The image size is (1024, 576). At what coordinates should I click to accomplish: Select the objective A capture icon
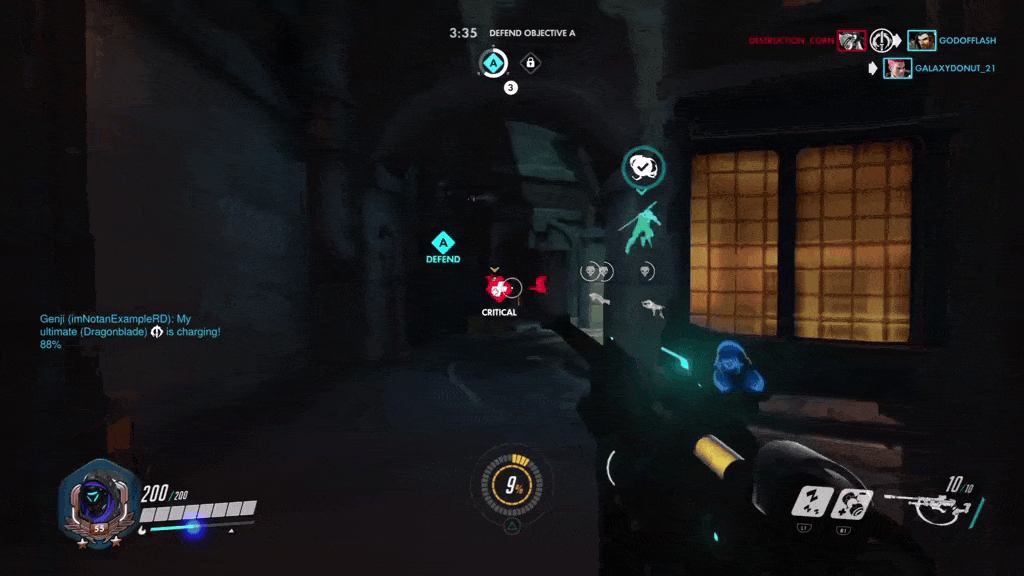[491, 64]
